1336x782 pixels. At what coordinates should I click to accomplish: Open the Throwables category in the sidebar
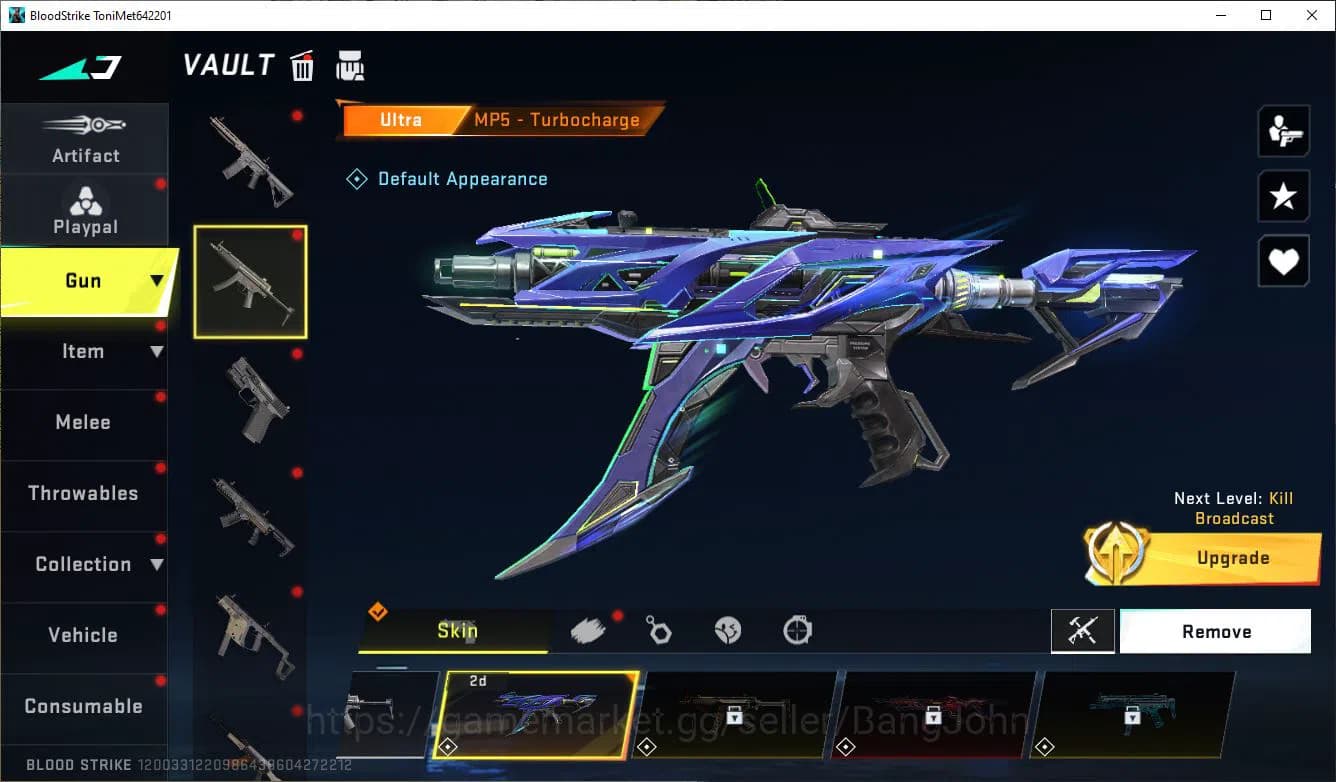[x=85, y=493]
